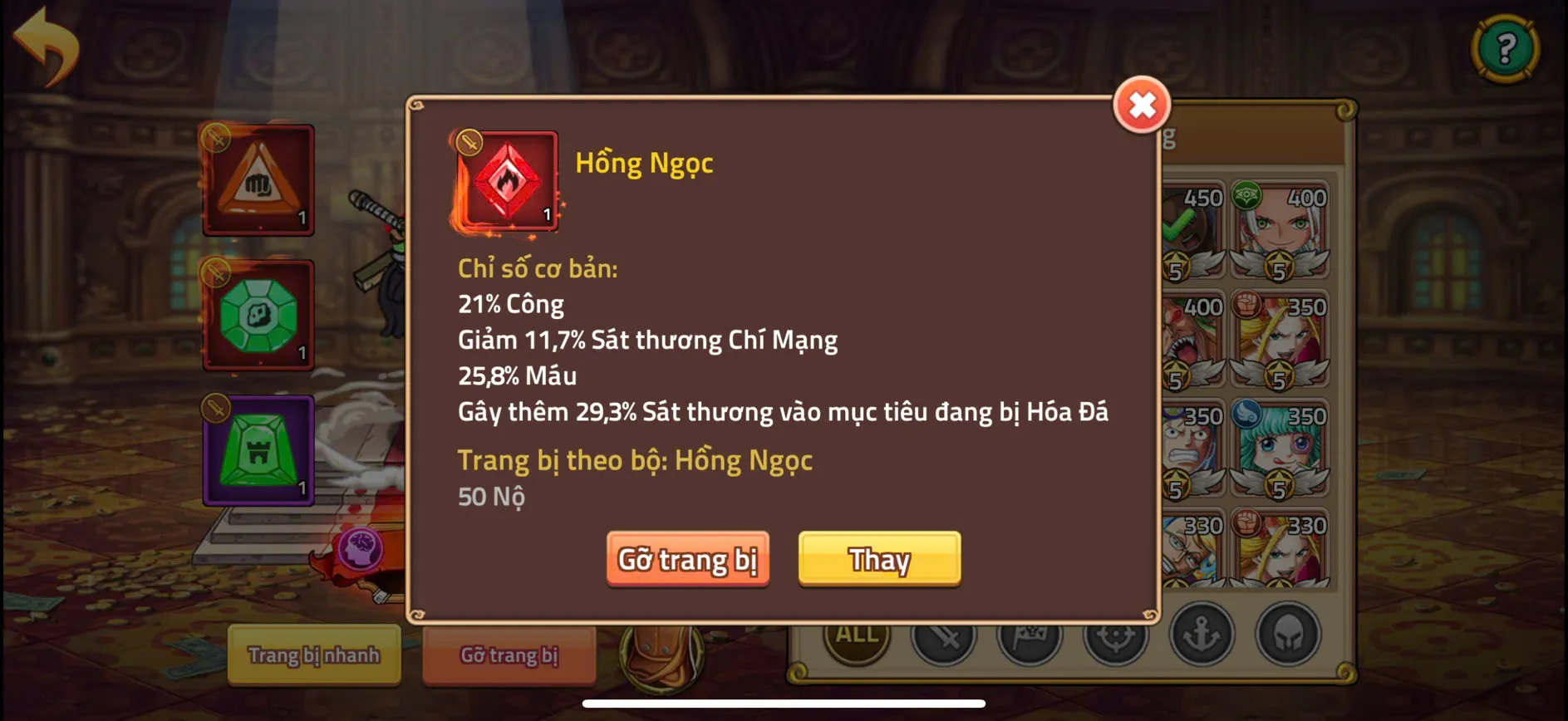This screenshot has width=1568, height=721.
Task: Select the green castle gem slot
Action: (x=258, y=450)
